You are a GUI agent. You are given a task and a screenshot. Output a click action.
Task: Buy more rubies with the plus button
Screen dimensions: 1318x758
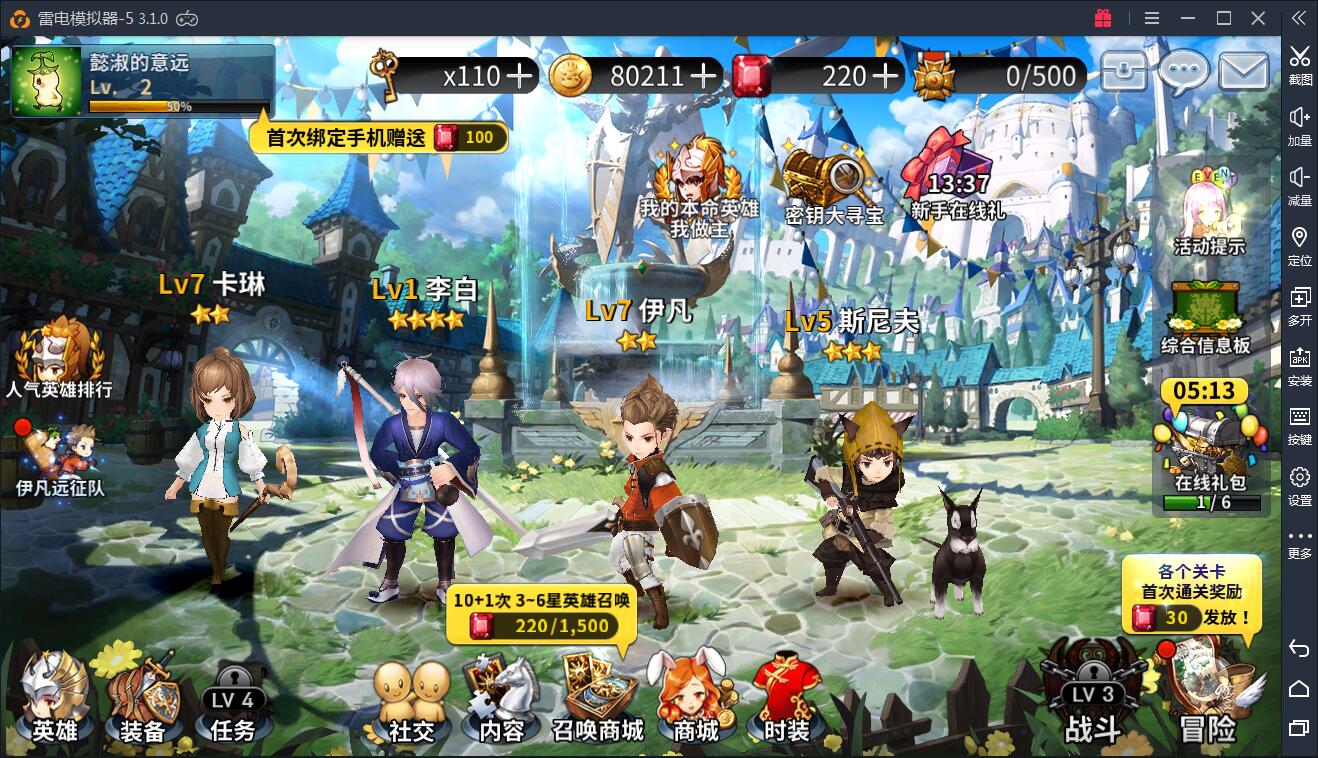coord(885,76)
